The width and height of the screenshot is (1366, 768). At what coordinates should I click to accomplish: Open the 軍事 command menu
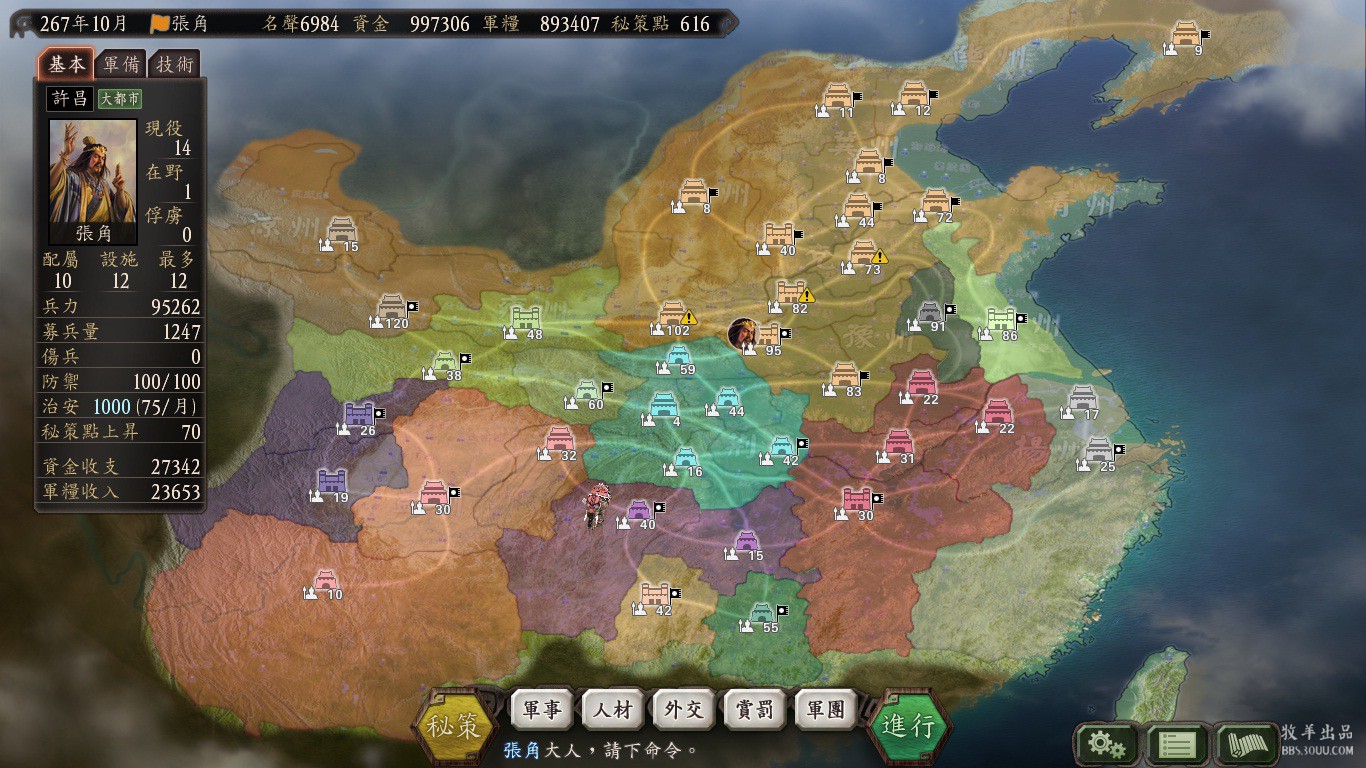click(x=542, y=710)
